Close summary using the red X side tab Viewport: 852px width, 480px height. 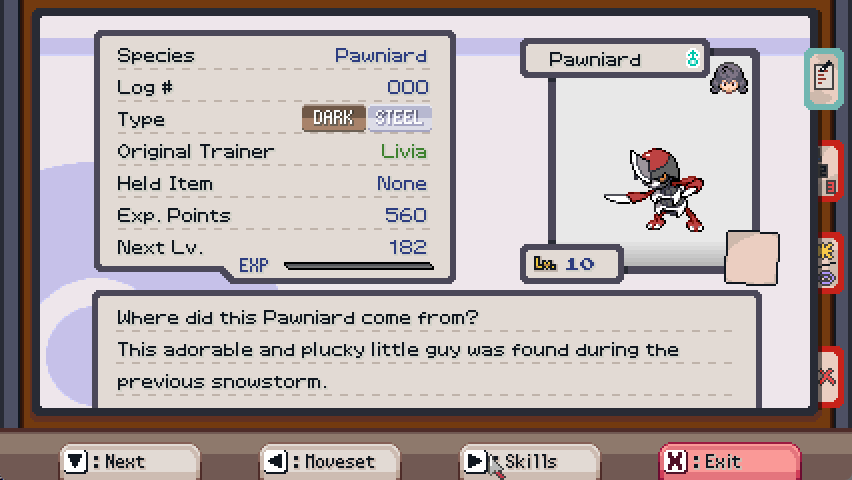pyautogui.click(x=827, y=376)
